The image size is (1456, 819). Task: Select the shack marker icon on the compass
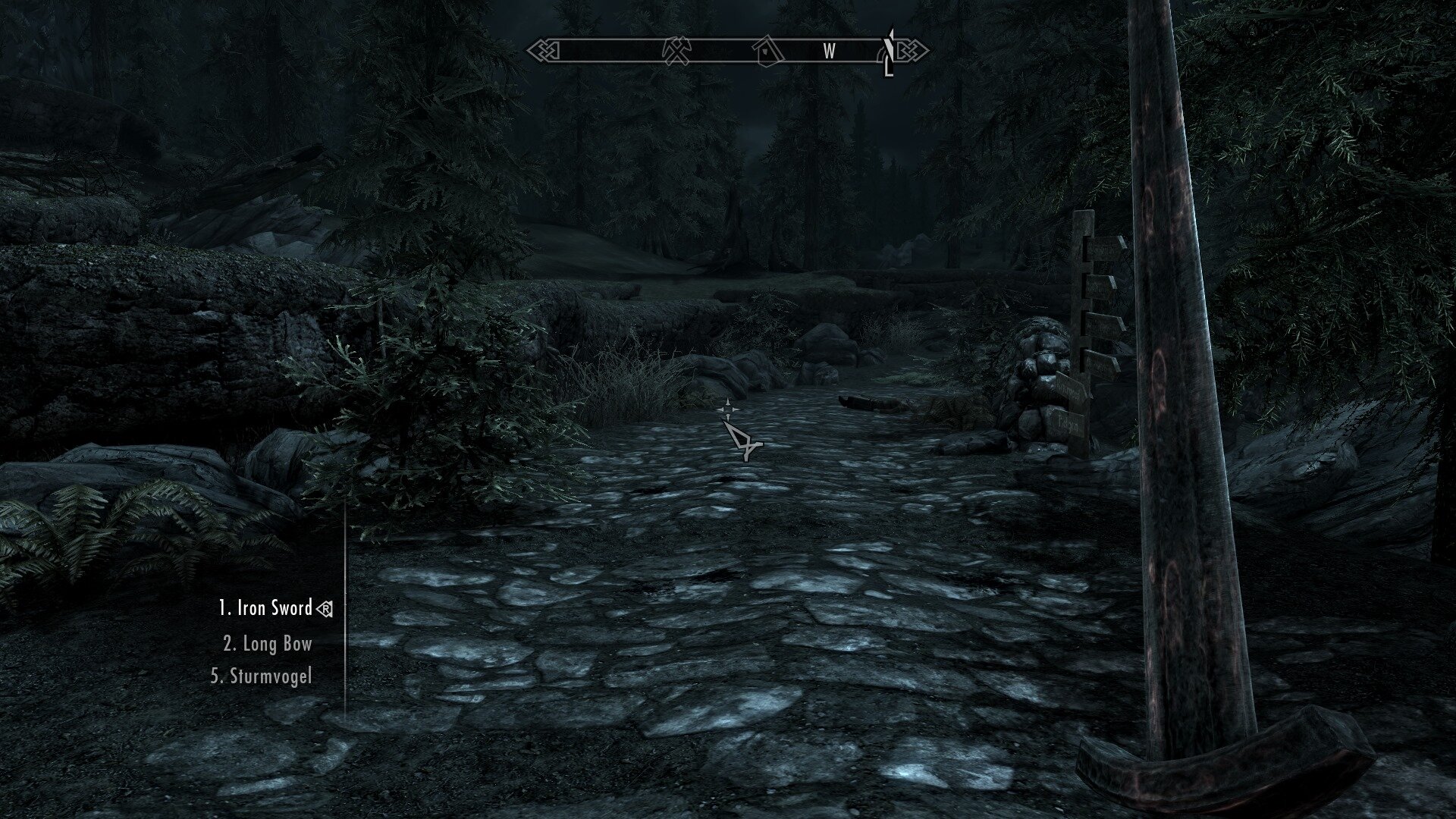766,52
